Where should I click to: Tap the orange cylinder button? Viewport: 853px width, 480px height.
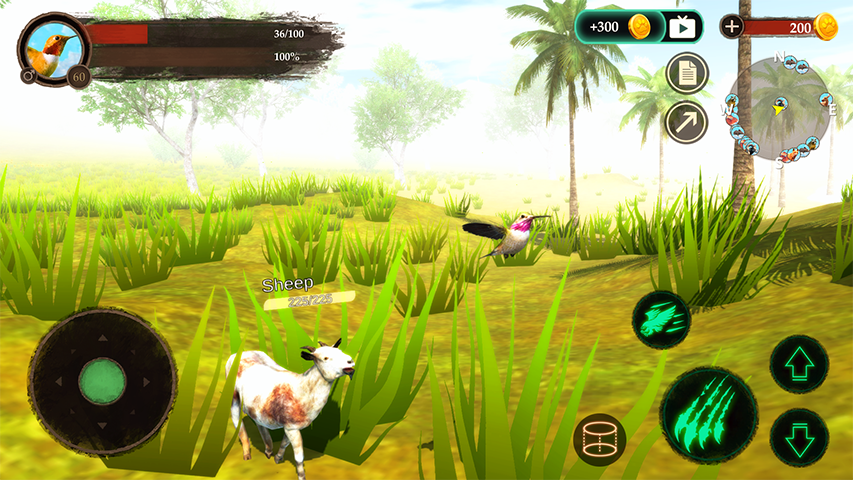coord(599,439)
